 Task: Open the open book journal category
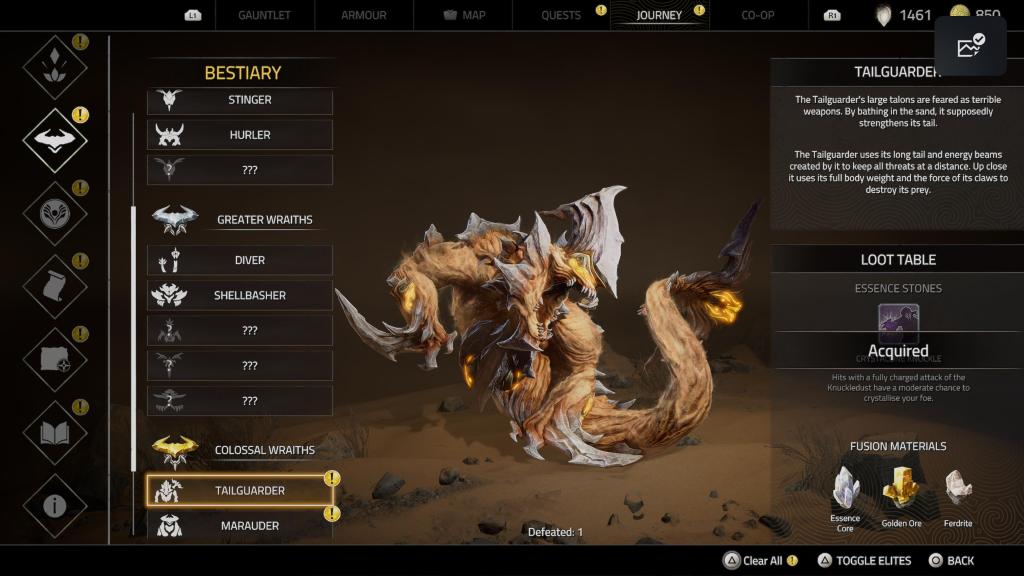pyautogui.click(x=55, y=433)
